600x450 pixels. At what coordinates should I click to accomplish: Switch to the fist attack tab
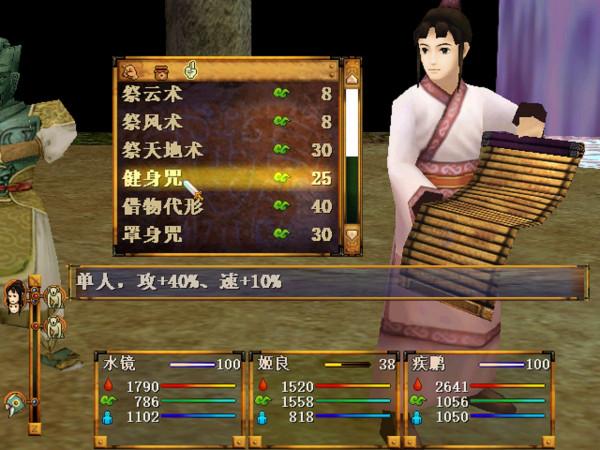click(x=130, y=70)
